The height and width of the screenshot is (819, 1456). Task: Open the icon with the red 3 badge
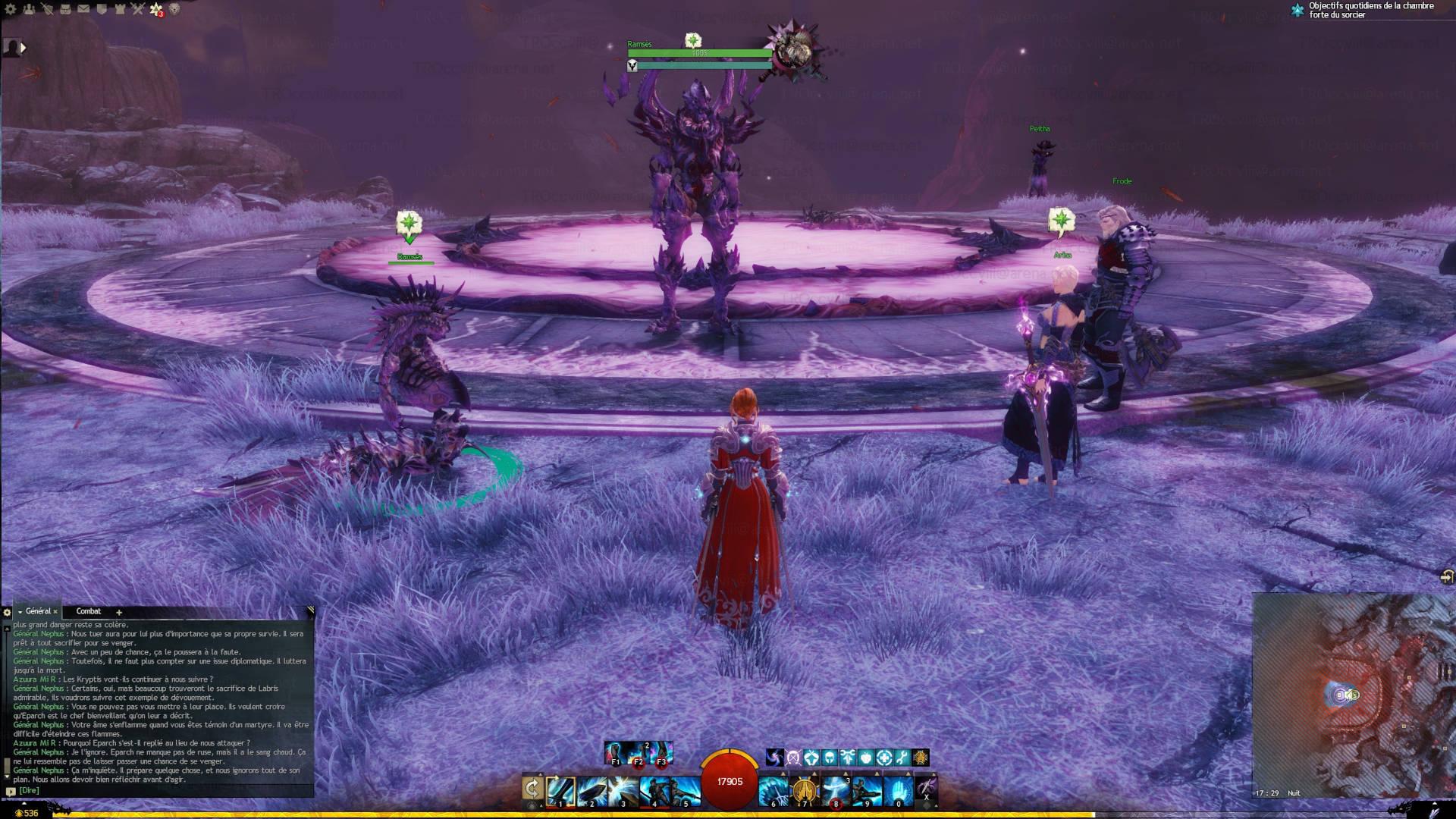click(156, 10)
